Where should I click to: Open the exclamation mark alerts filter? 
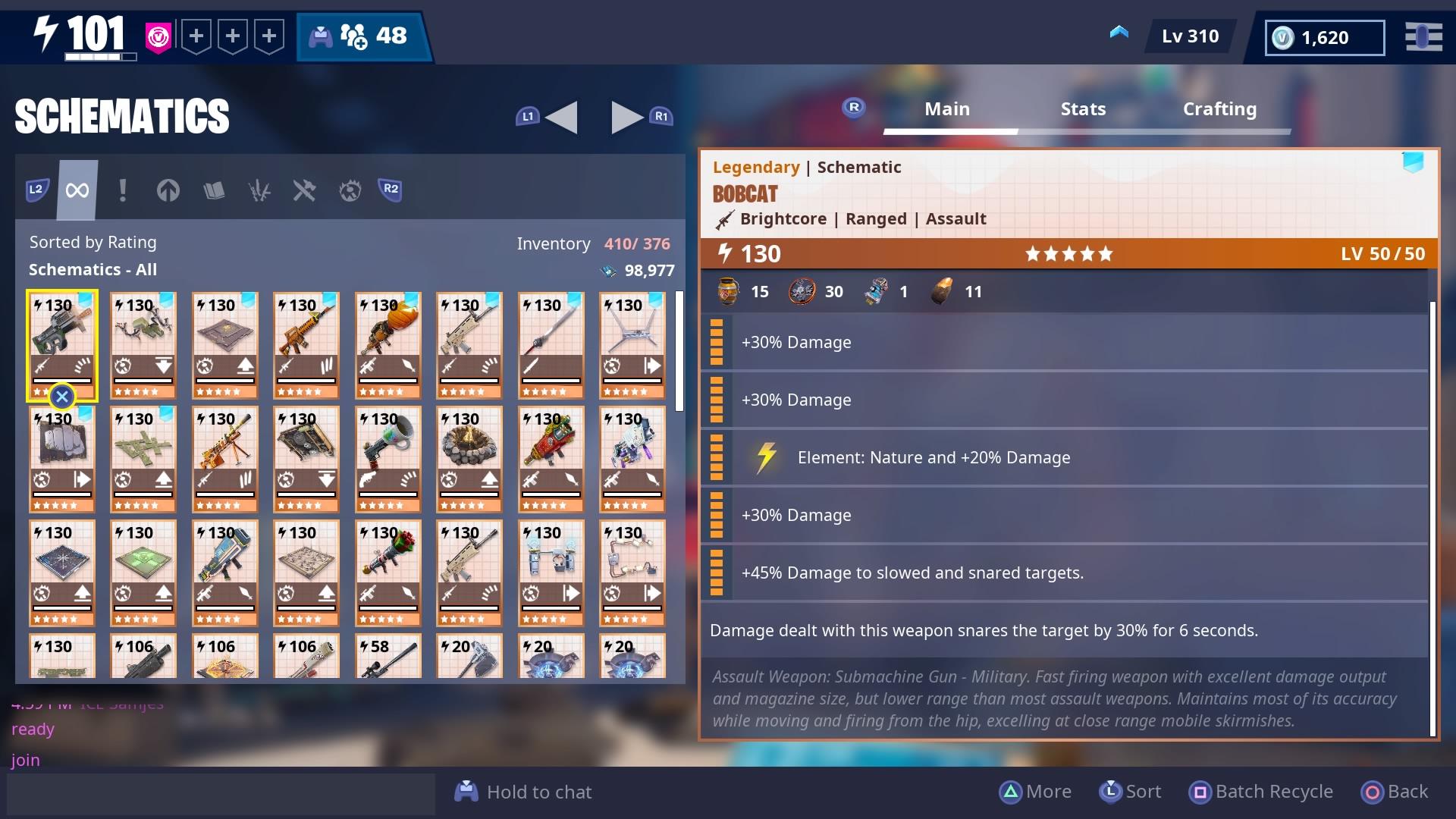tap(122, 190)
